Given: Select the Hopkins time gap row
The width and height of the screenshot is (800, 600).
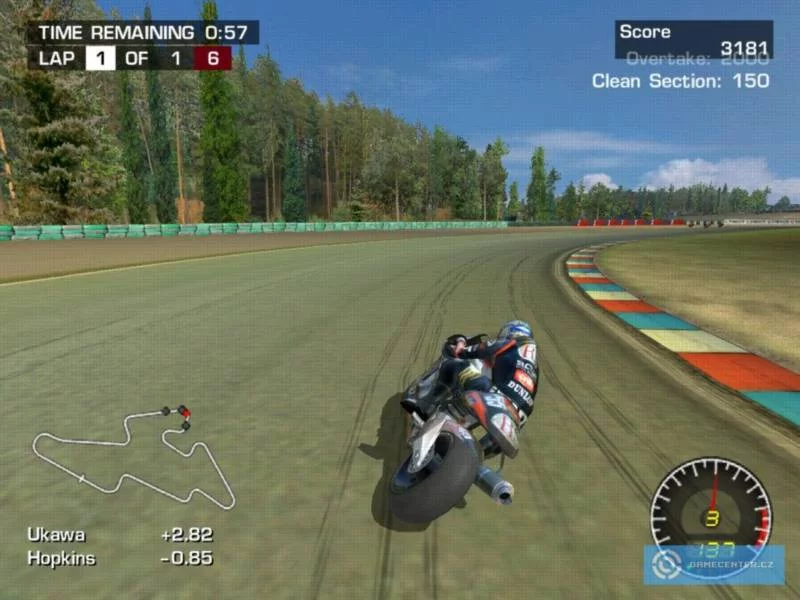Looking at the screenshot, I should 120,558.
